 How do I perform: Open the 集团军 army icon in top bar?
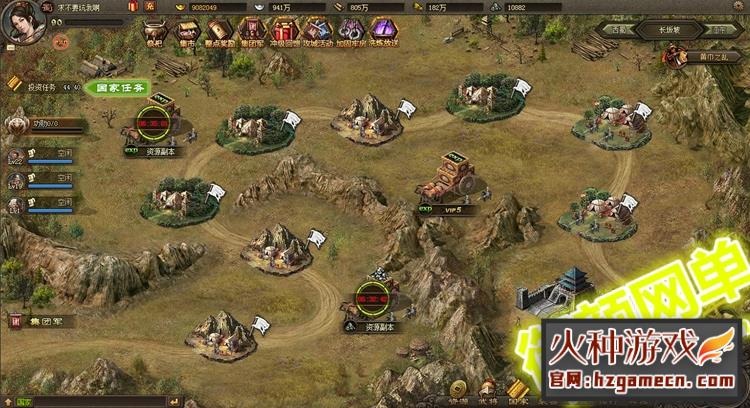(x=252, y=33)
